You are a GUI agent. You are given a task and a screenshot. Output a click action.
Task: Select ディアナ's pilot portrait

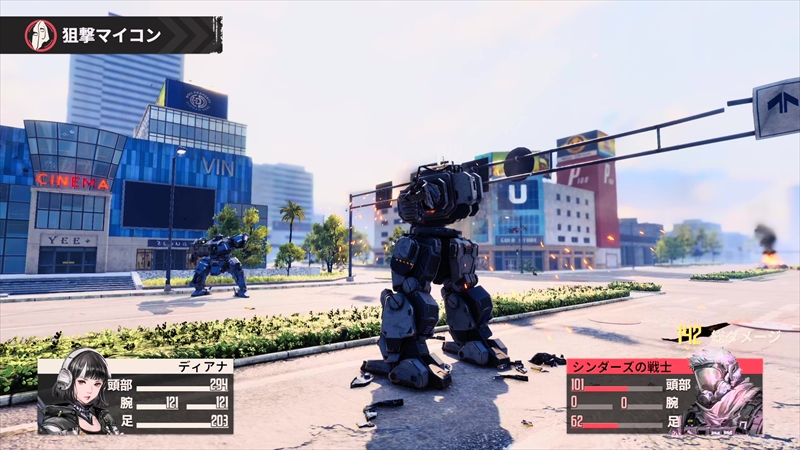click(x=76, y=392)
